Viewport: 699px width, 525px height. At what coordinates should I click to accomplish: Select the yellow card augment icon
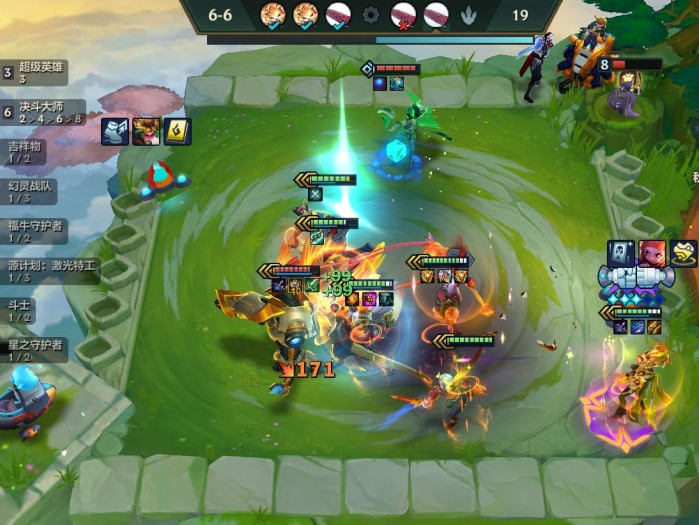click(177, 131)
